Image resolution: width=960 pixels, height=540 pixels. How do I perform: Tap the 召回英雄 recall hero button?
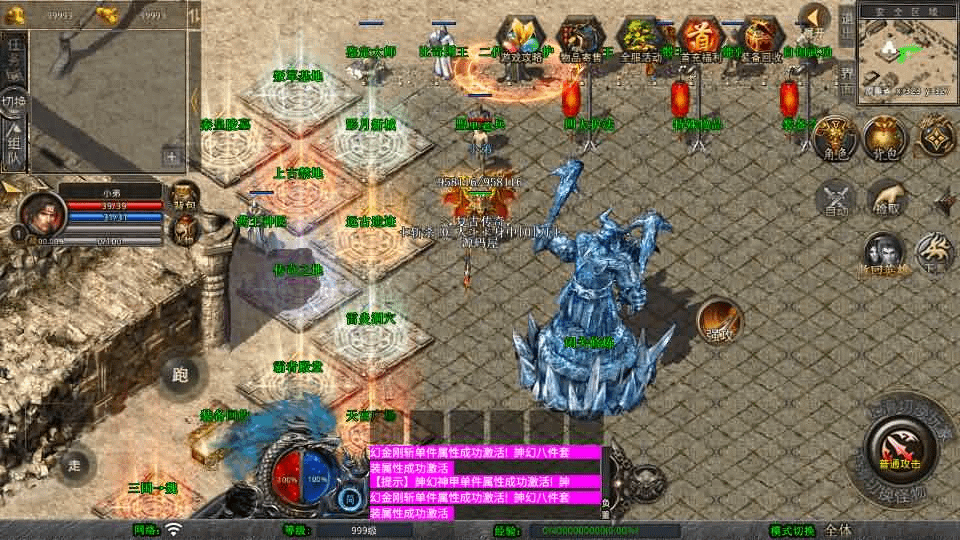coord(884,254)
